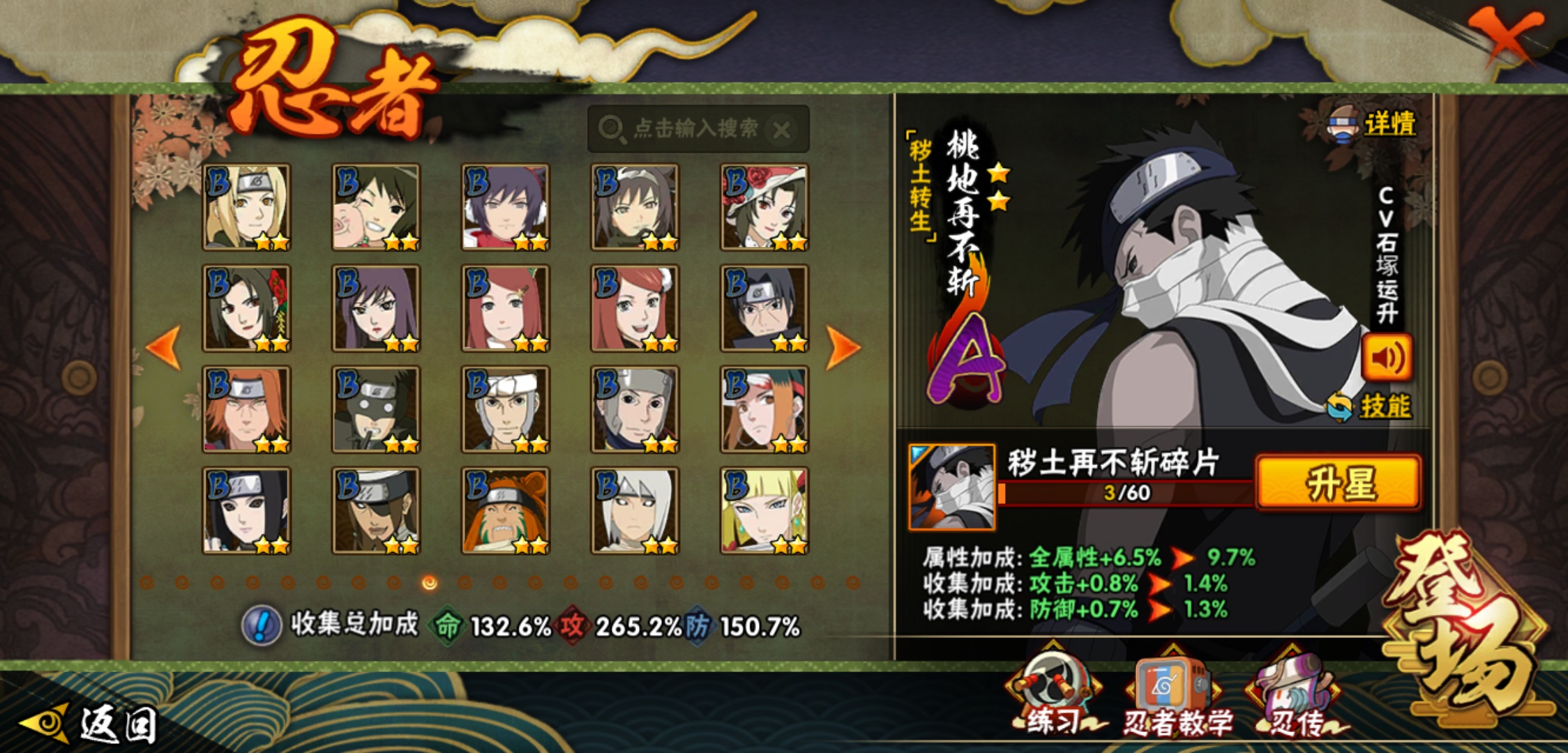The image size is (1568, 753).
Task: Play the character voice with the speaker button
Action: [1387, 358]
